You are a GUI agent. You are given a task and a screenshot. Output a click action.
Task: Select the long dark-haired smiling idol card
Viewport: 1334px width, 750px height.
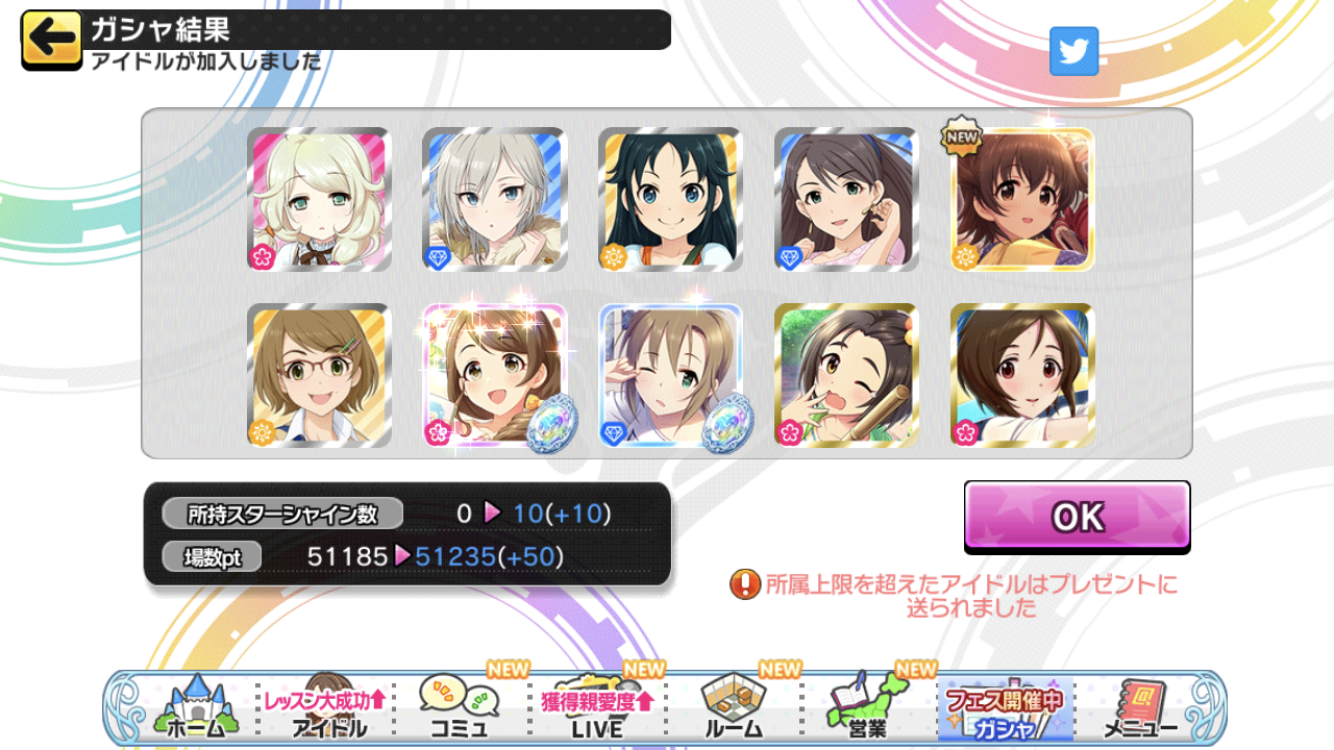click(x=671, y=199)
